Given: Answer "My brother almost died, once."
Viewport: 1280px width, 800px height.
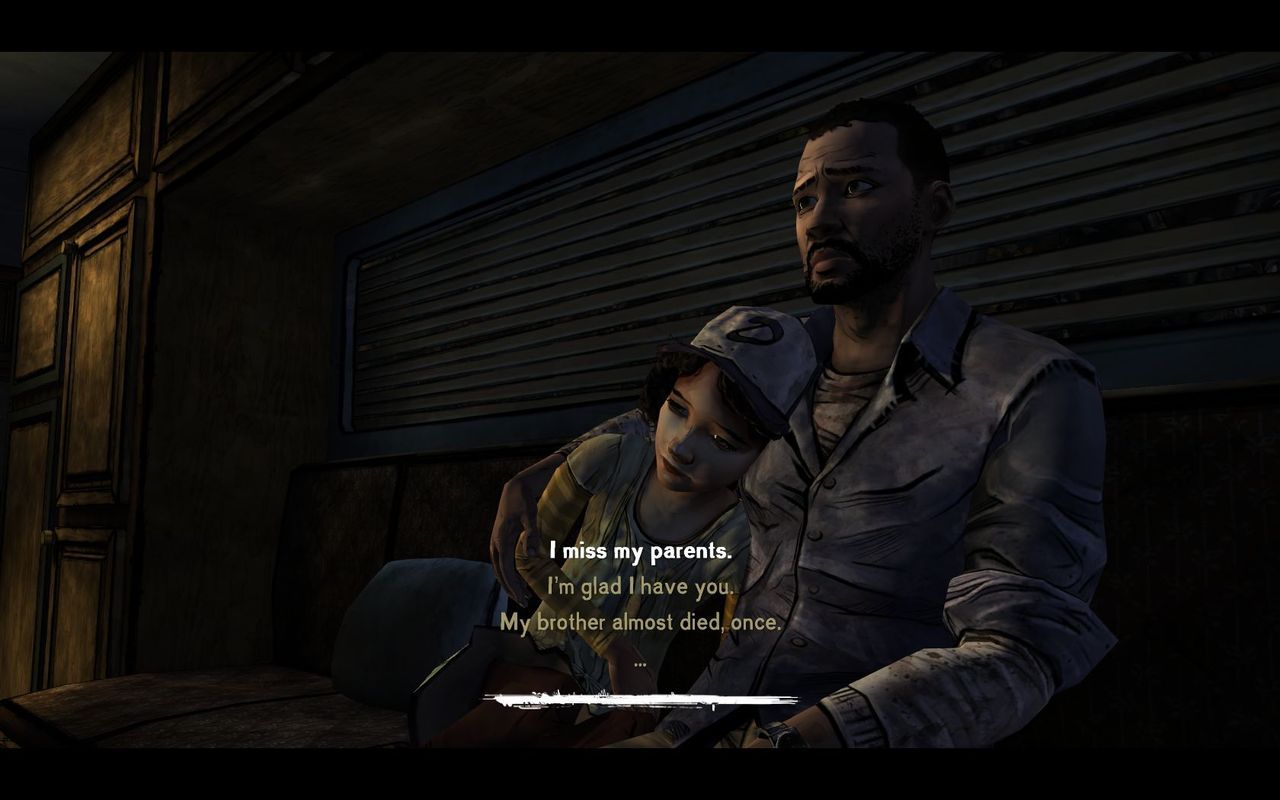Looking at the screenshot, I should pos(640,622).
